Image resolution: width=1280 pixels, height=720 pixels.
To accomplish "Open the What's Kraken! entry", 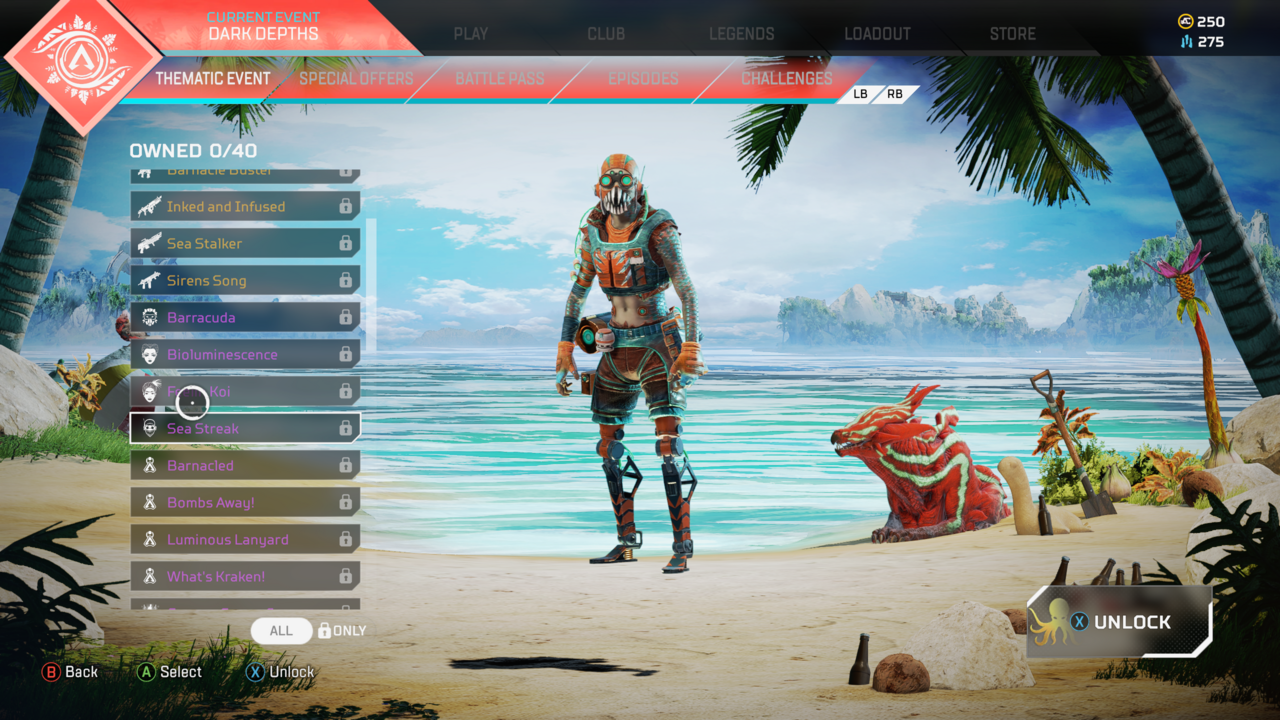I will pos(245,577).
